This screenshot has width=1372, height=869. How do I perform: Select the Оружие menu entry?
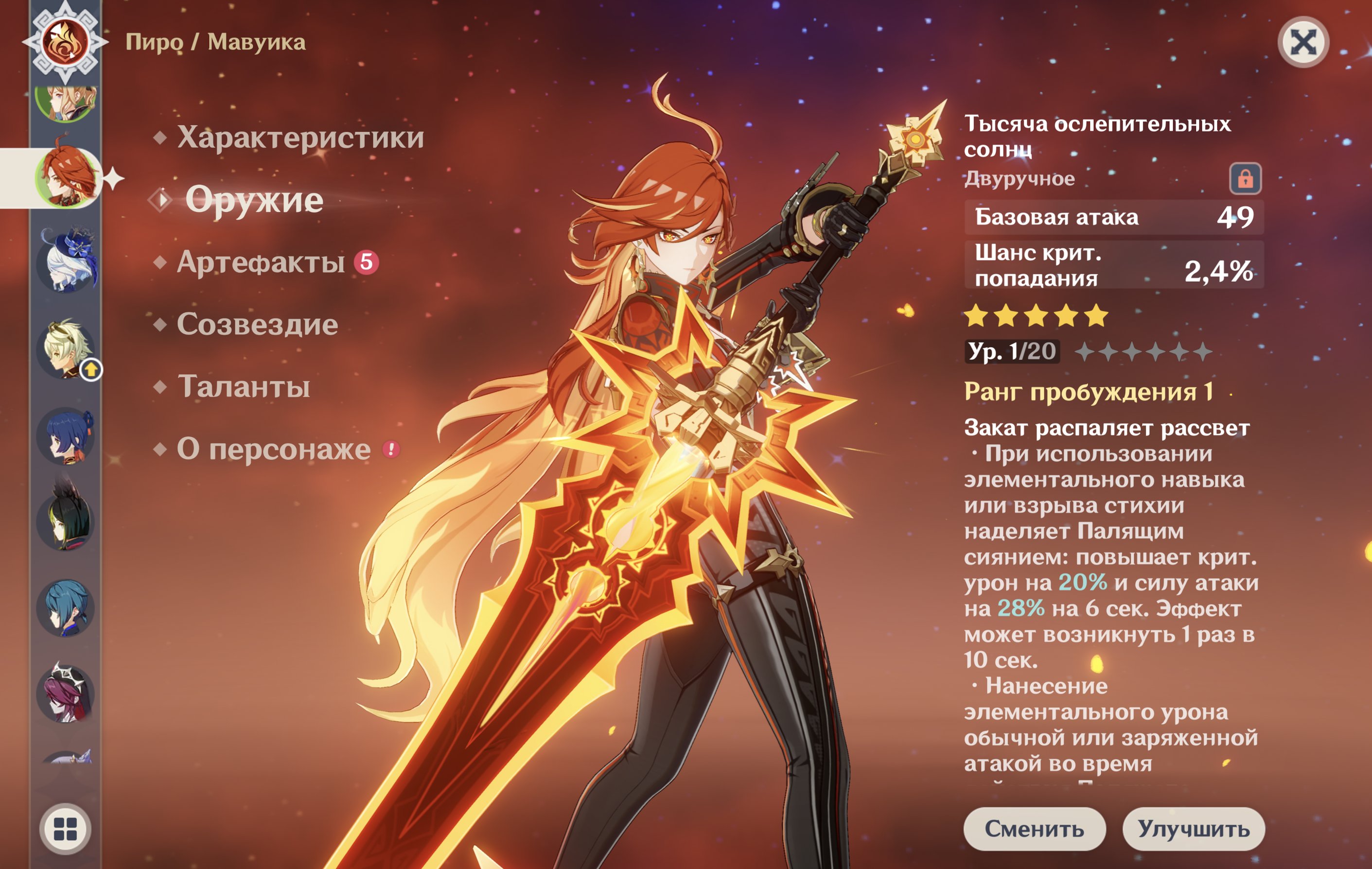(254, 200)
